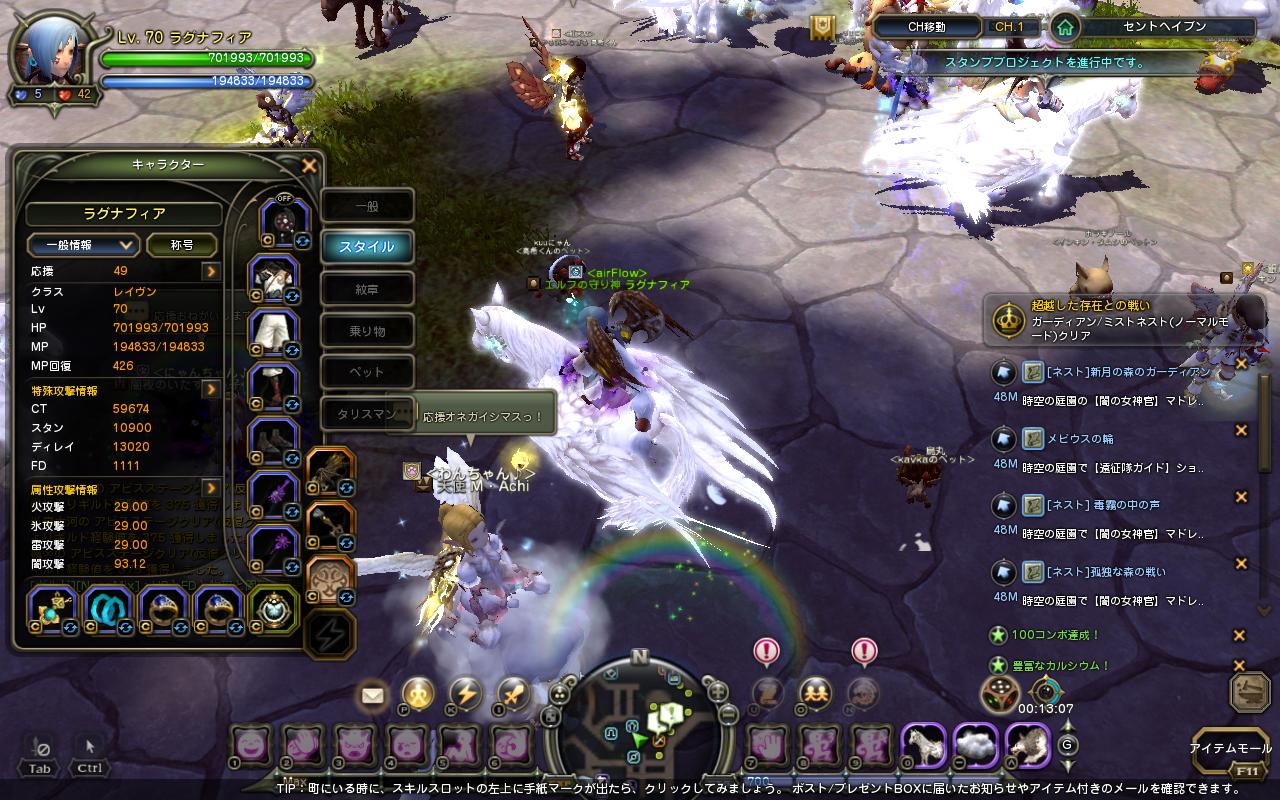Open the 紋章 crest tab
Viewport: 1280px width, 800px height.
(x=367, y=289)
